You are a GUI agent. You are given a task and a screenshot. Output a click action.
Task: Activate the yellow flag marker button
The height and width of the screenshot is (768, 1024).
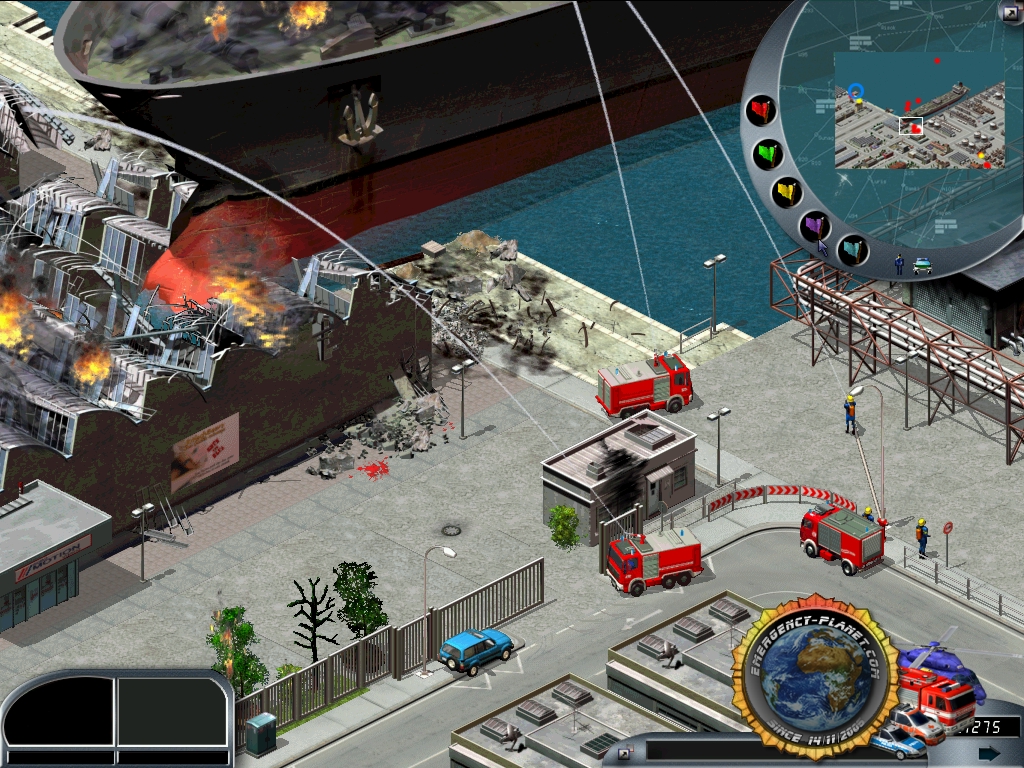pyautogui.click(x=787, y=192)
